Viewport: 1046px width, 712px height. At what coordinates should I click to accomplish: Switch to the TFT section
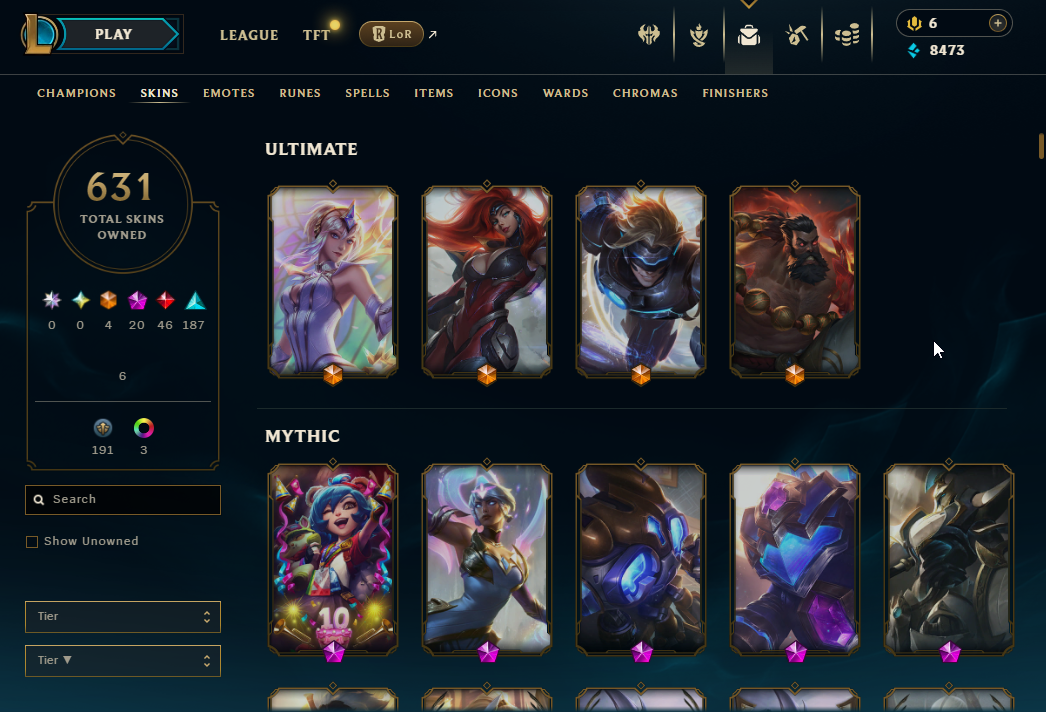click(317, 35)
